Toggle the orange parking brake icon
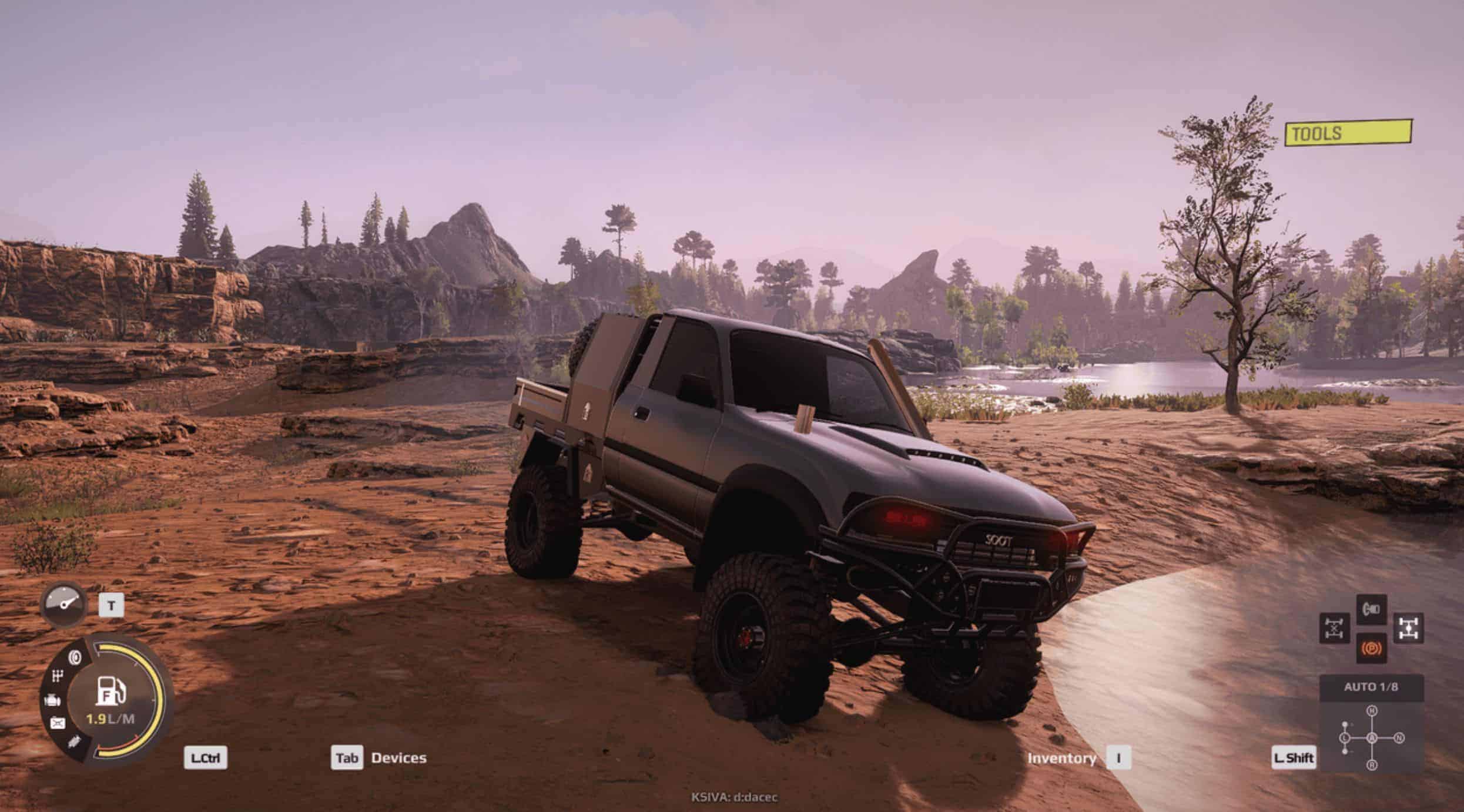The height and width of the screenshot is (812, 1464). [x=1371, y=648]
